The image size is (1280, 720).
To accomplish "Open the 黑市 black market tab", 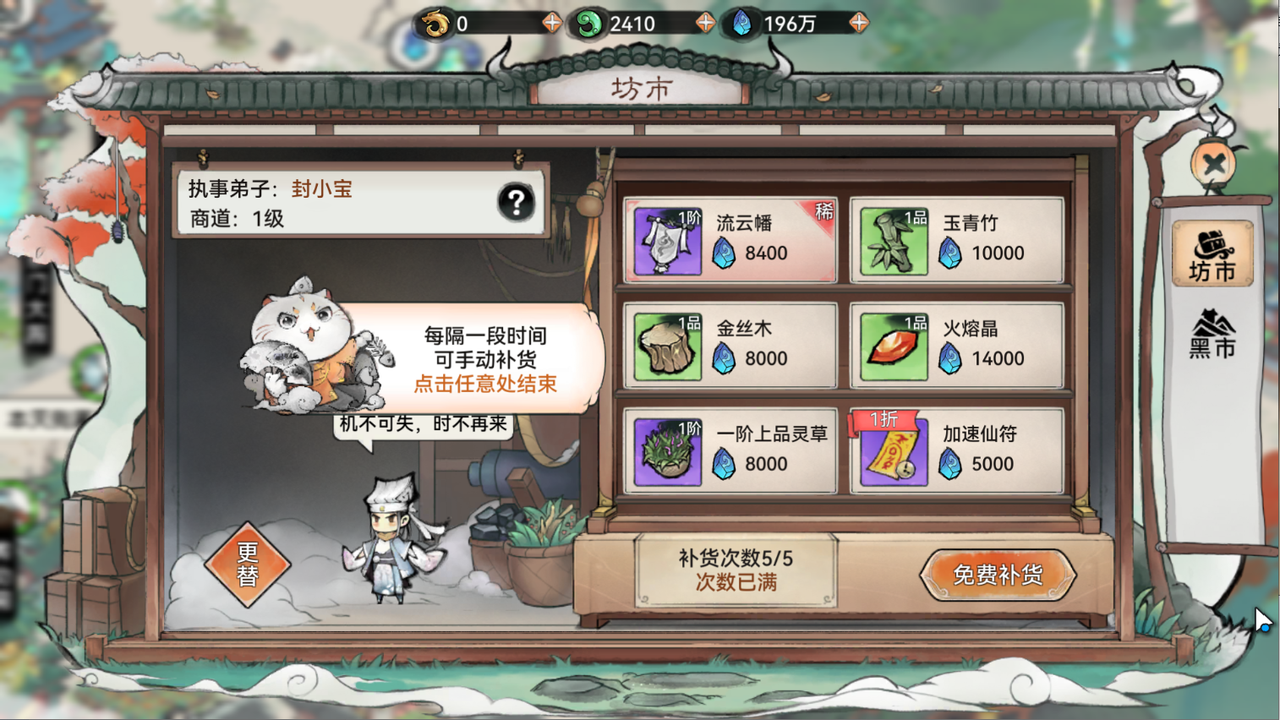I will [1212, 335].
